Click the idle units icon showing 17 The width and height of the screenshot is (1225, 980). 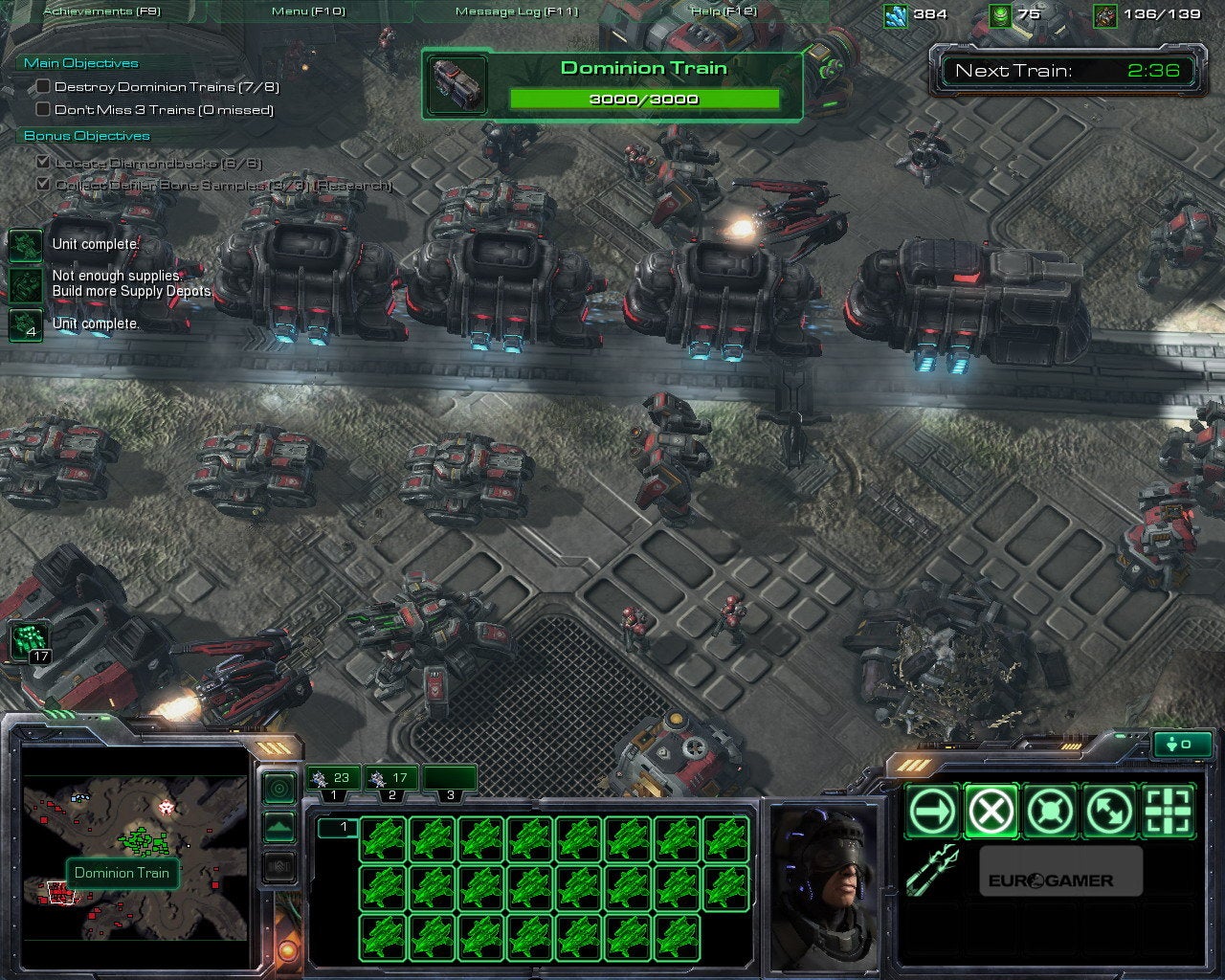click(x=28, y=640)
